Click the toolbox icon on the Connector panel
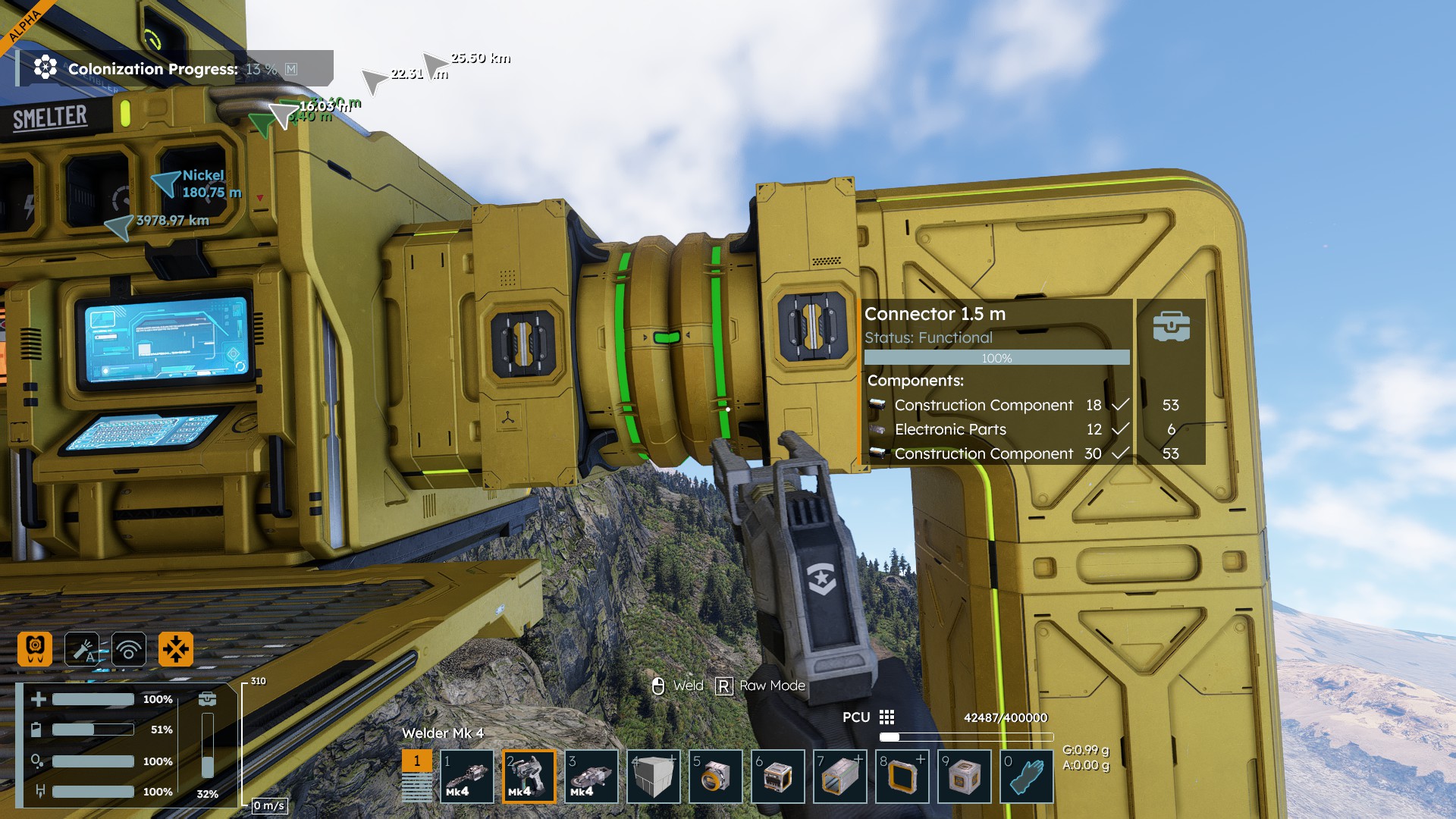Image resolution: width=1456 pixels, height=819 pixels. point(1171,327)
